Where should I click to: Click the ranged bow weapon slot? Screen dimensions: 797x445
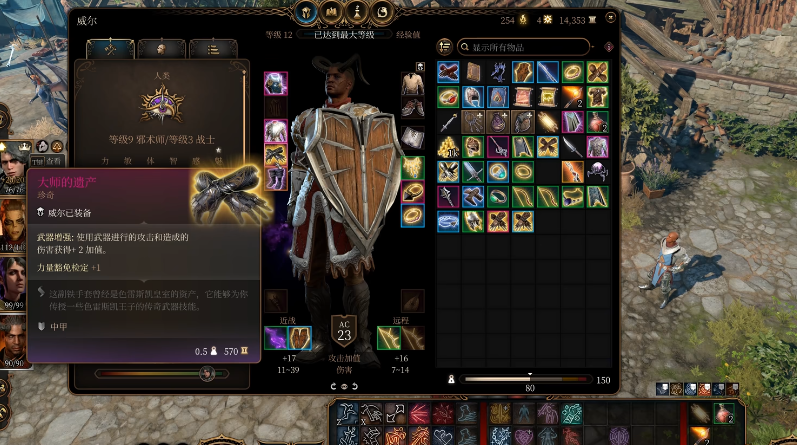[388, 338]
